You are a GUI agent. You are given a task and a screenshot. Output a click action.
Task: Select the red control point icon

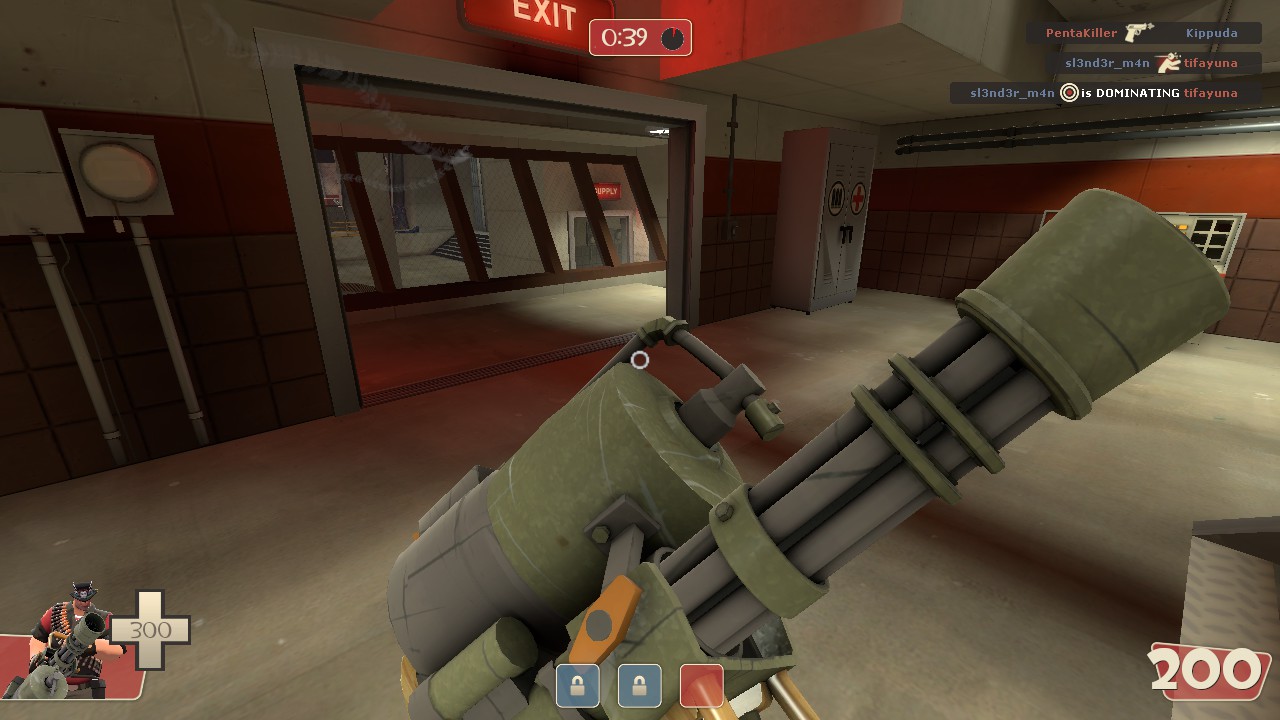(701, 686)
